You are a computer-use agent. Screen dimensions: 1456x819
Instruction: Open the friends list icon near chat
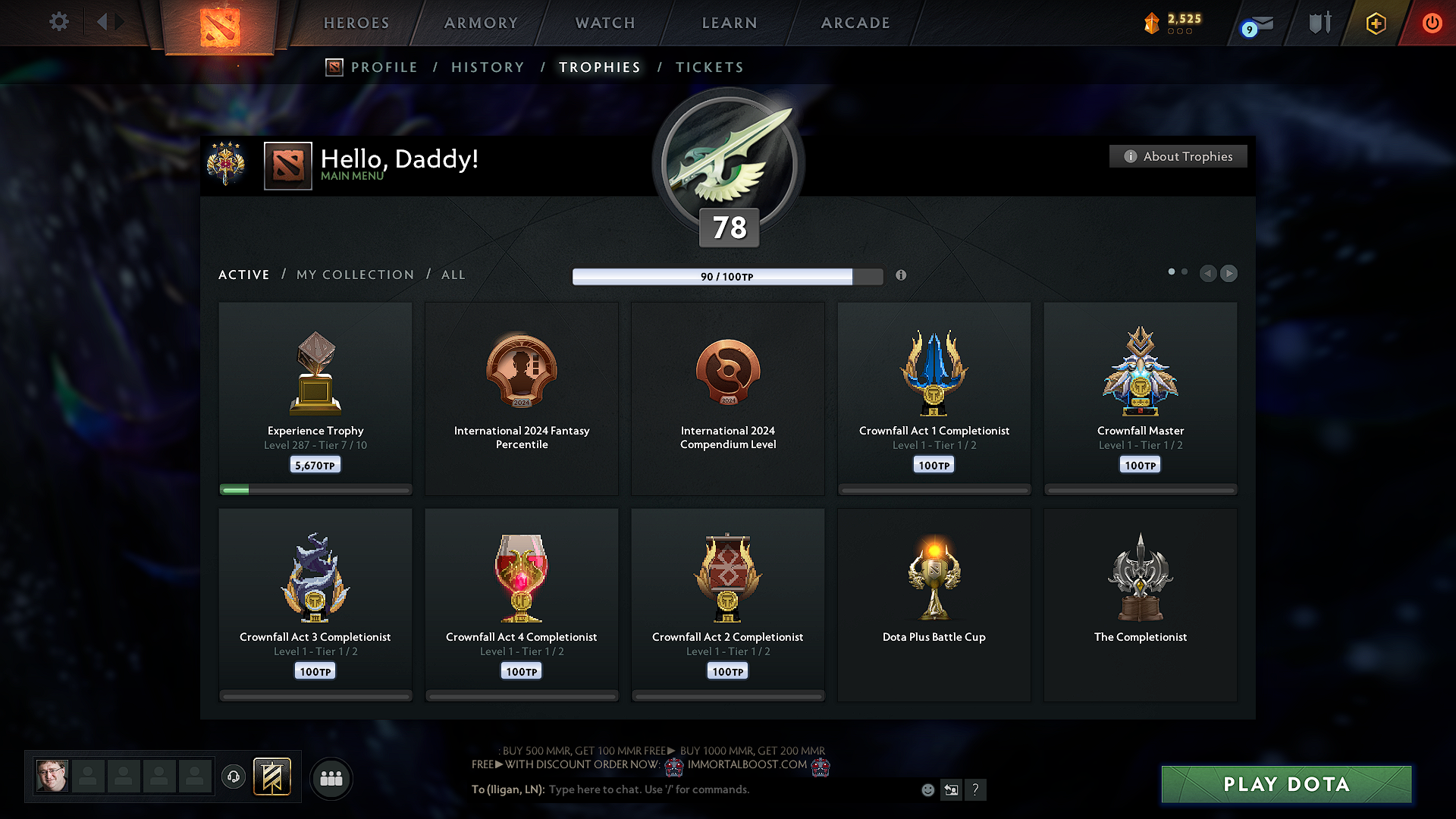(x=331, y=778)
